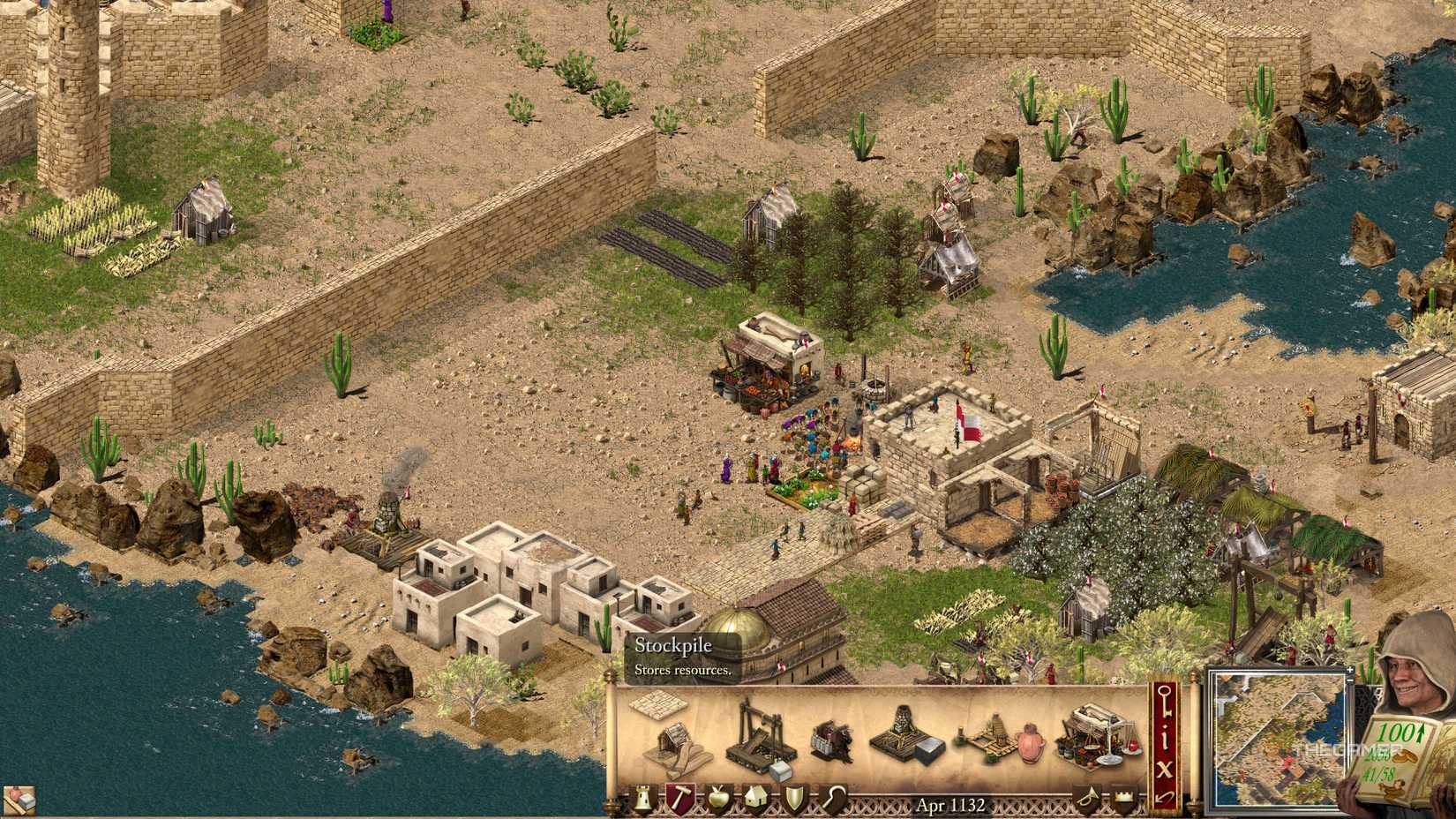Toggle the bugle briefing control near the minimap
This screenshot has width=1456, height=819.
pyautogui.click(x=1087, y=798)
